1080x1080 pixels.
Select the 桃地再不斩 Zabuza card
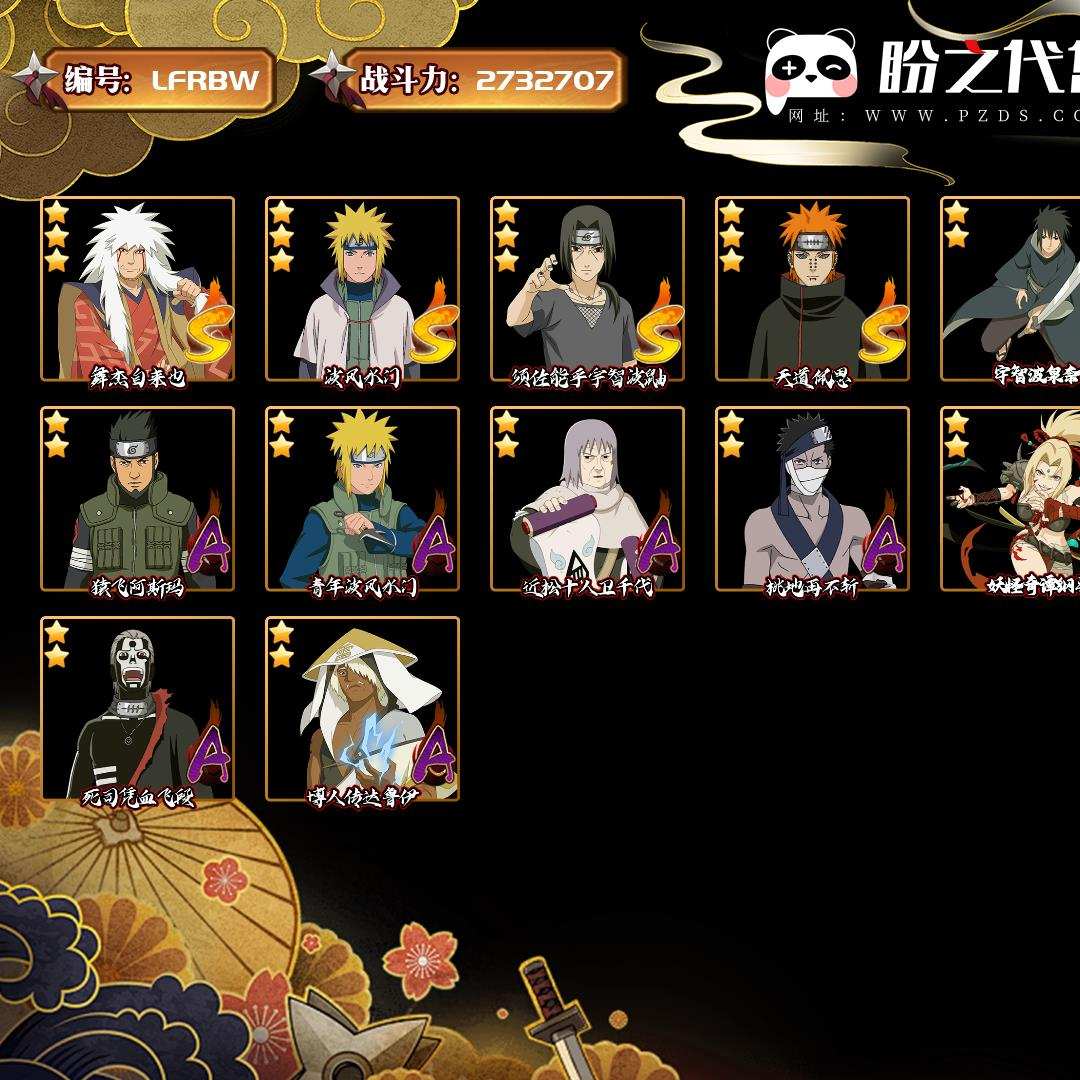coord(812,499)
